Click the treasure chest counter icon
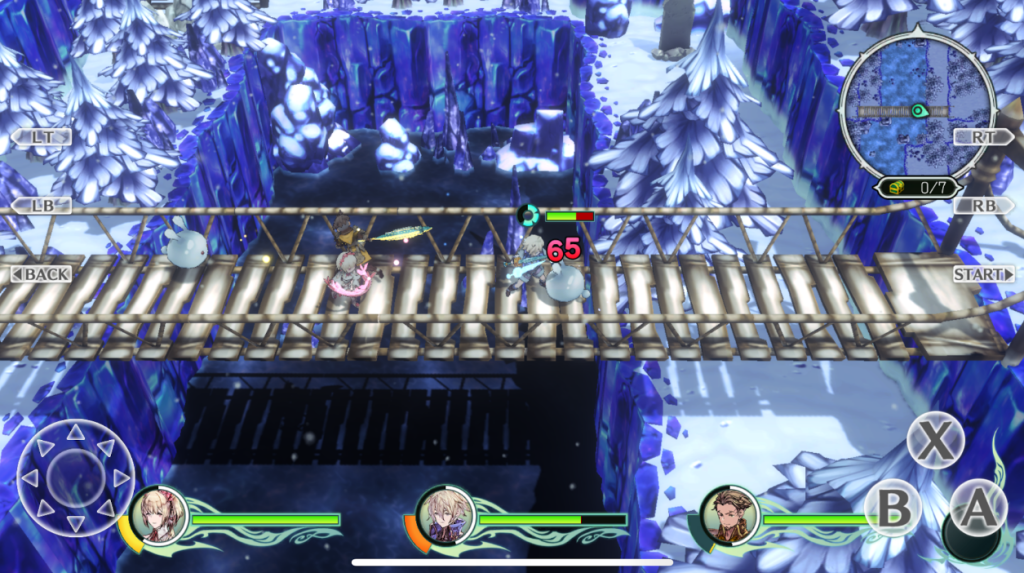1024x573 pixels. tap(890, 187)
